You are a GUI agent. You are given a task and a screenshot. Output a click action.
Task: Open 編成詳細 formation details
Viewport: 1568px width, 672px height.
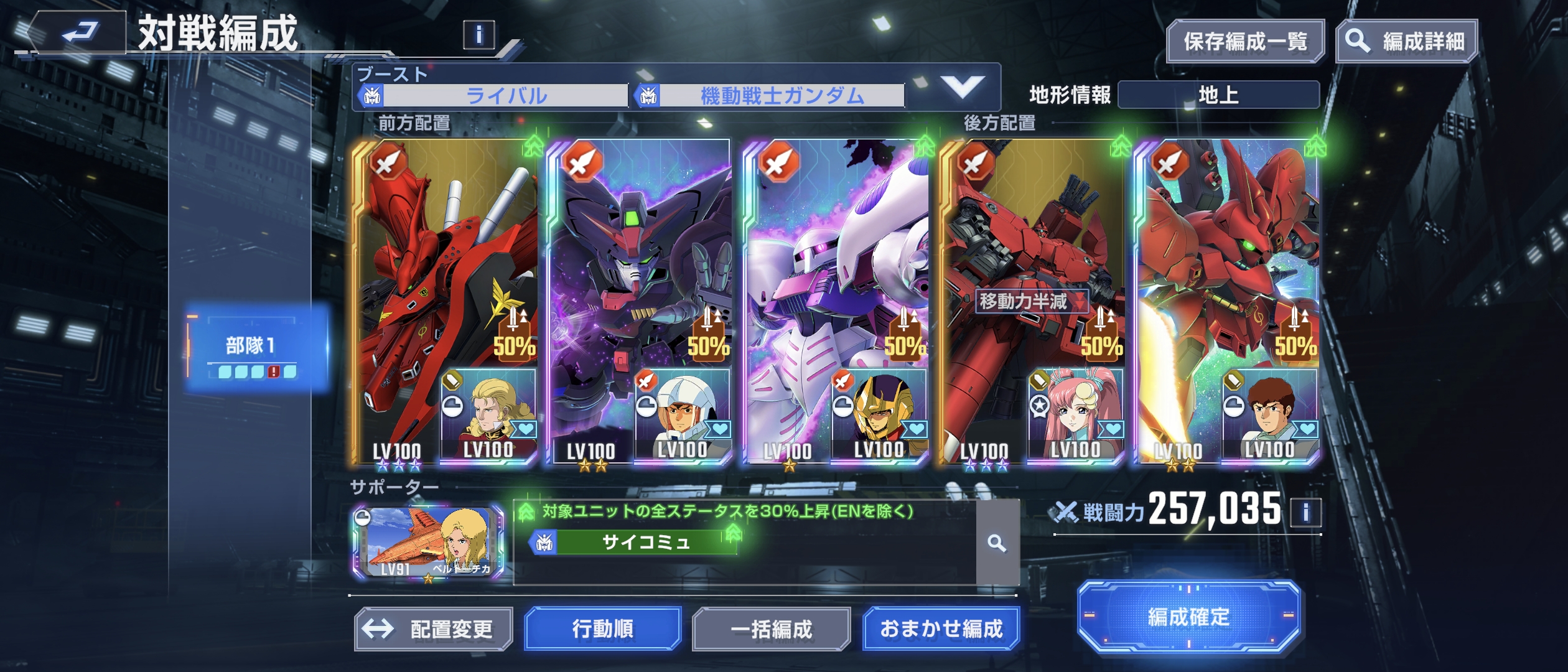click(x=1407, y=42)
